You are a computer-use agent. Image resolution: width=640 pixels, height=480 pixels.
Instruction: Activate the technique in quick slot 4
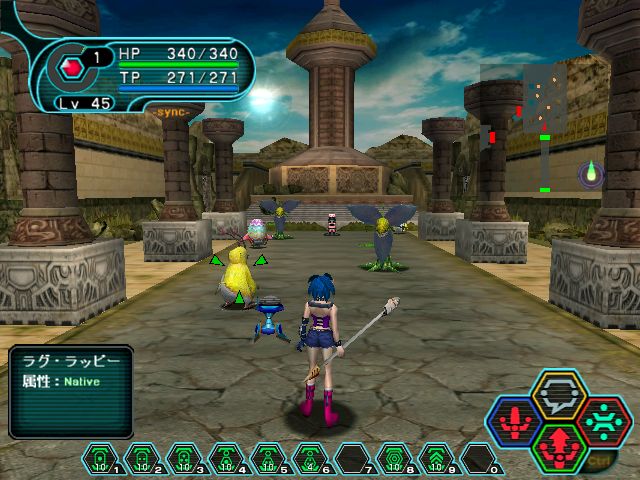pyautogui.click(x=226, y=459)
